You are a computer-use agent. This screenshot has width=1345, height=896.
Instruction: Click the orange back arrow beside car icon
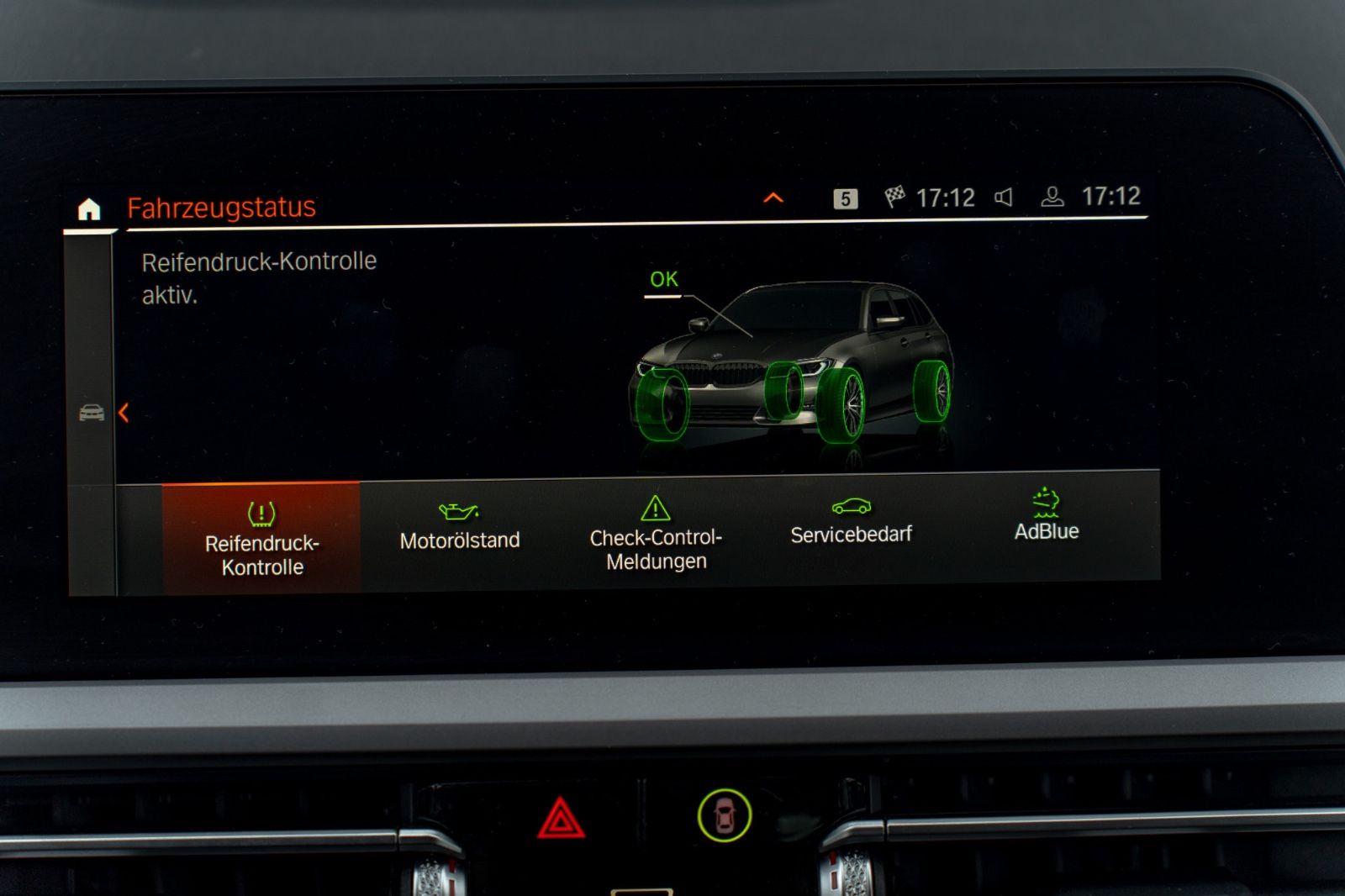pyautogui.click(x=124, y=413)
